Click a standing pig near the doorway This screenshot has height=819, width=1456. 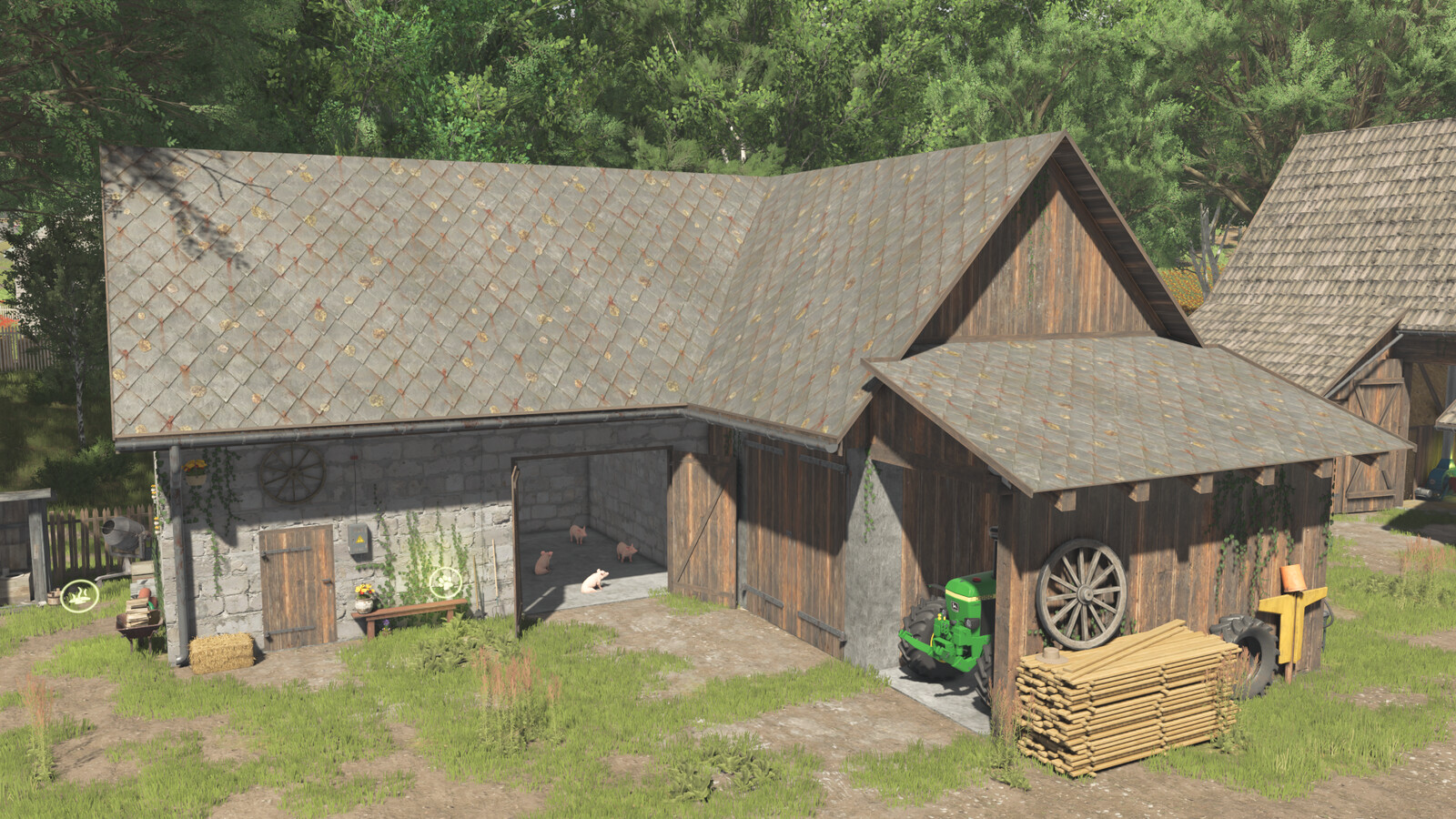pos(625,551)
